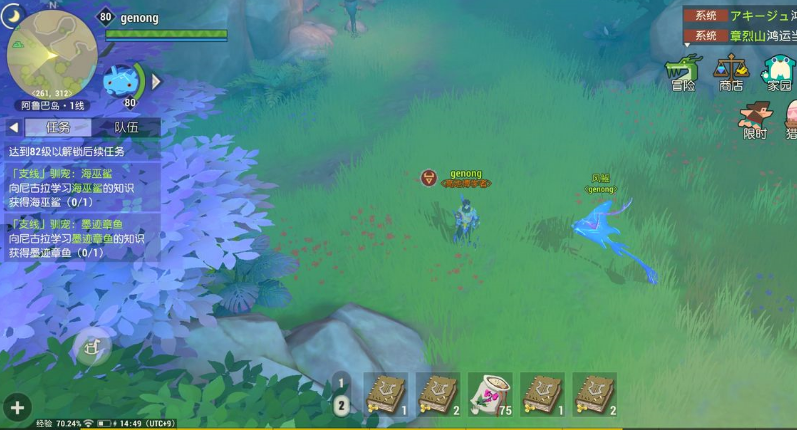The height and width of the screenshot is (430, 797).
Task: Collapse the quest panel with left arrow
Action: (x=13, y=127)
